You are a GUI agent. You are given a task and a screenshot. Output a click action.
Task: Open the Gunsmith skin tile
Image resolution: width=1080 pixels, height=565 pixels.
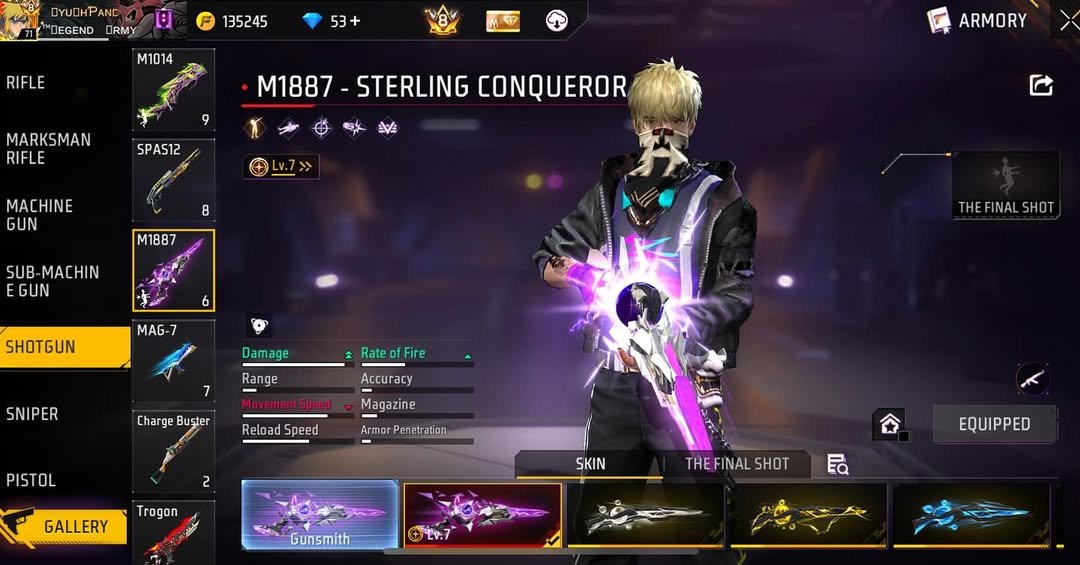[320, 515]
